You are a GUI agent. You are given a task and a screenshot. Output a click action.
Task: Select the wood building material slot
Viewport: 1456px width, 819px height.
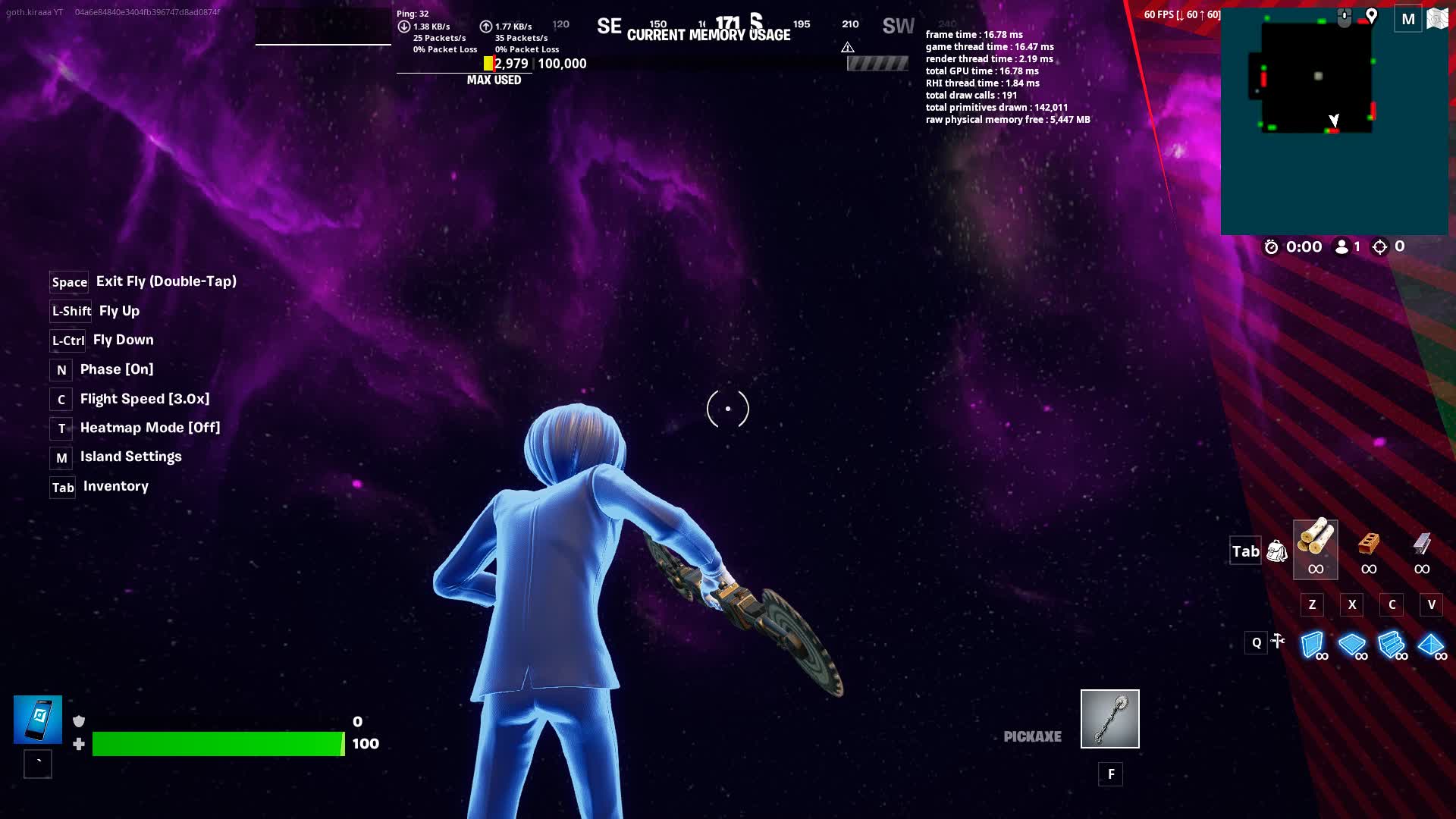1315,549
